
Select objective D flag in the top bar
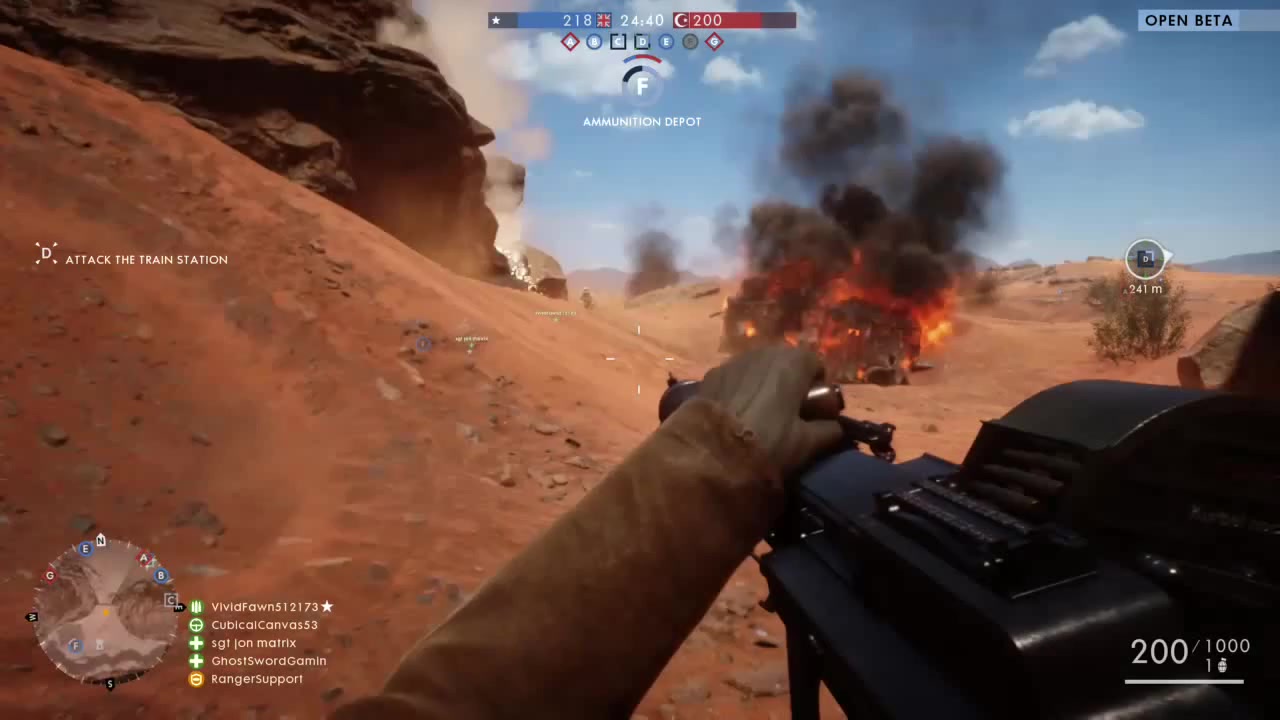point(642,42)
